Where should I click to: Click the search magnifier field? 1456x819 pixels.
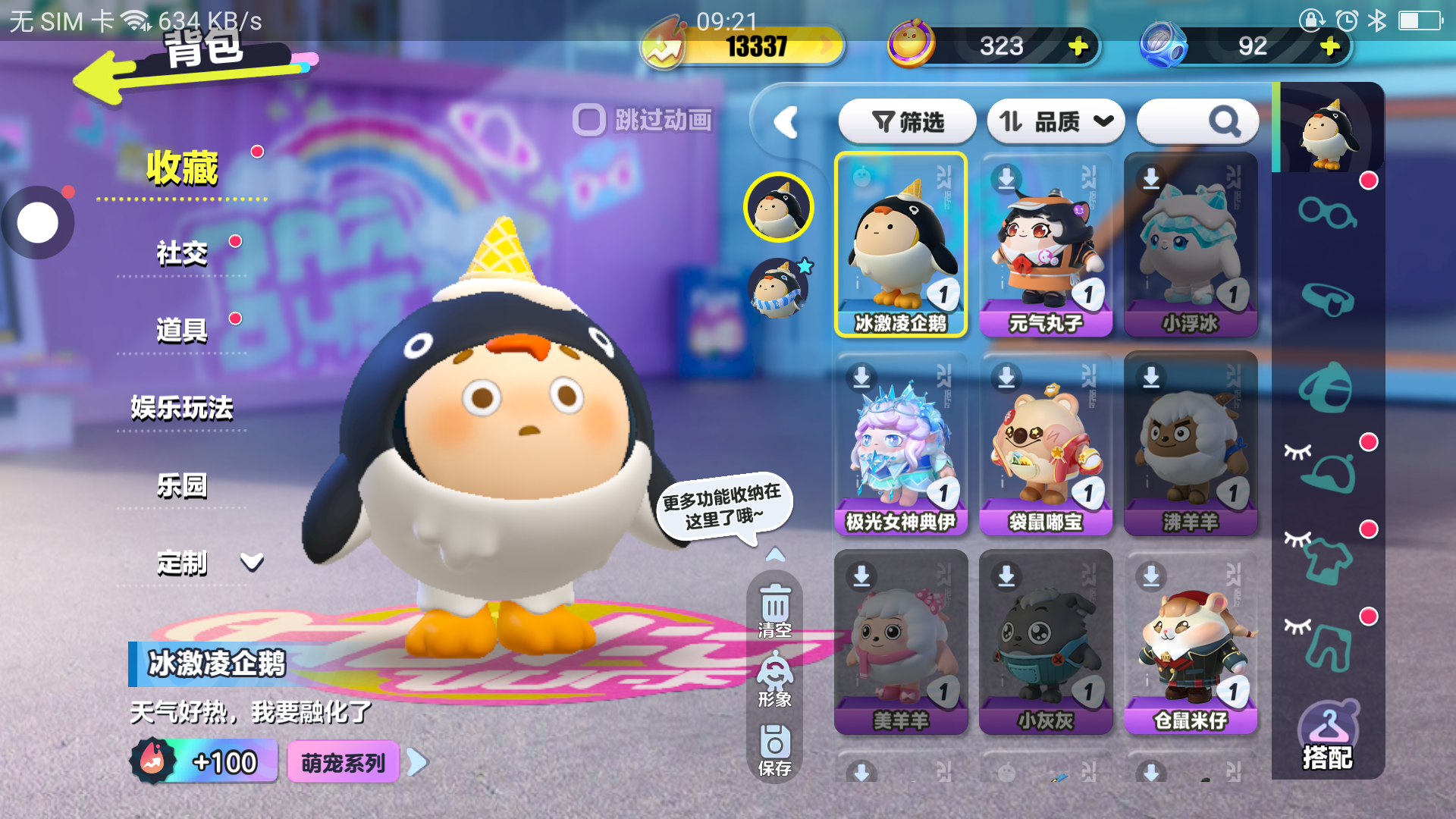point(1198,121)
